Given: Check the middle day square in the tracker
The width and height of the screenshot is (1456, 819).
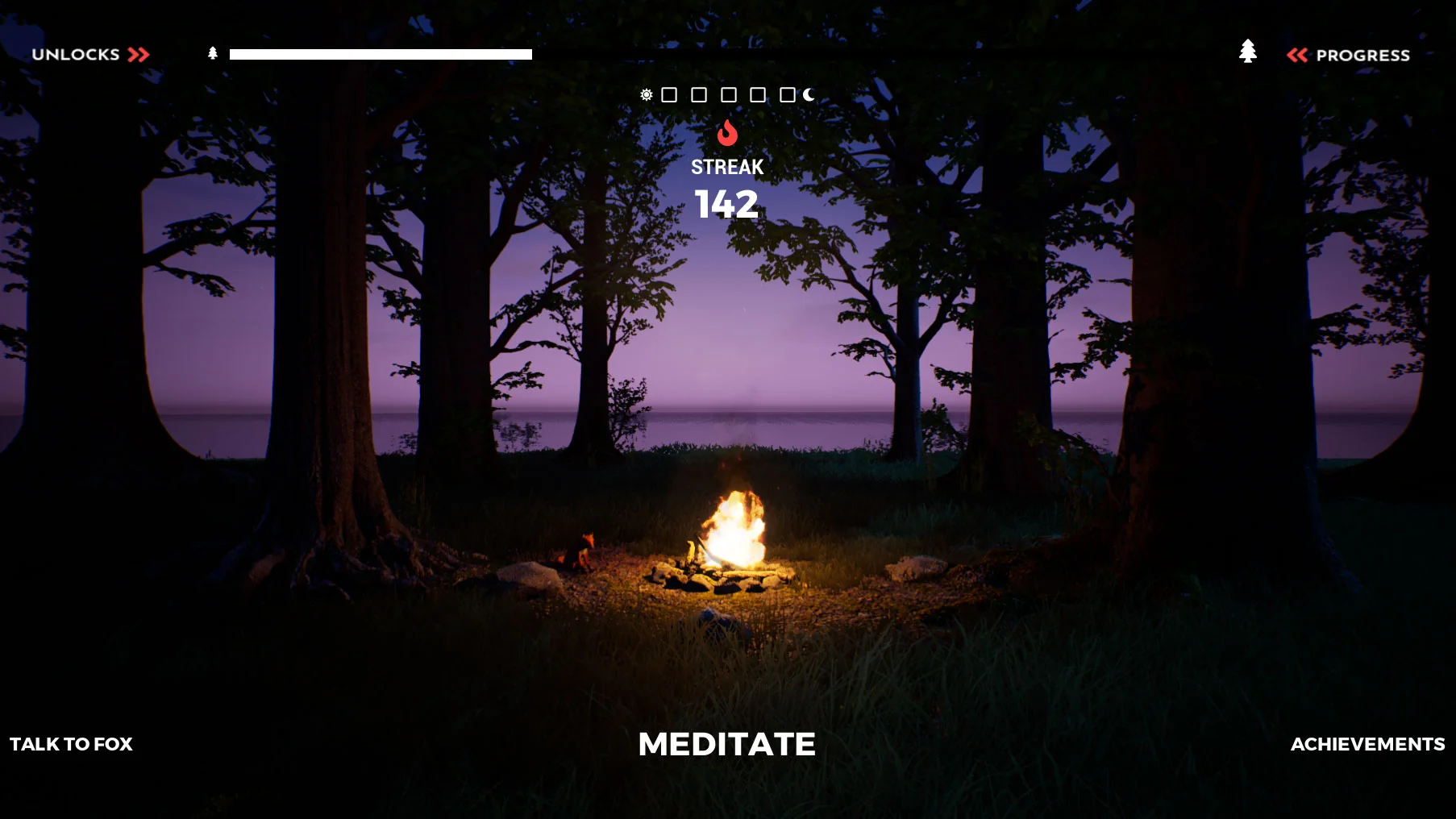Looking at the screenshot, I should 728,95.
